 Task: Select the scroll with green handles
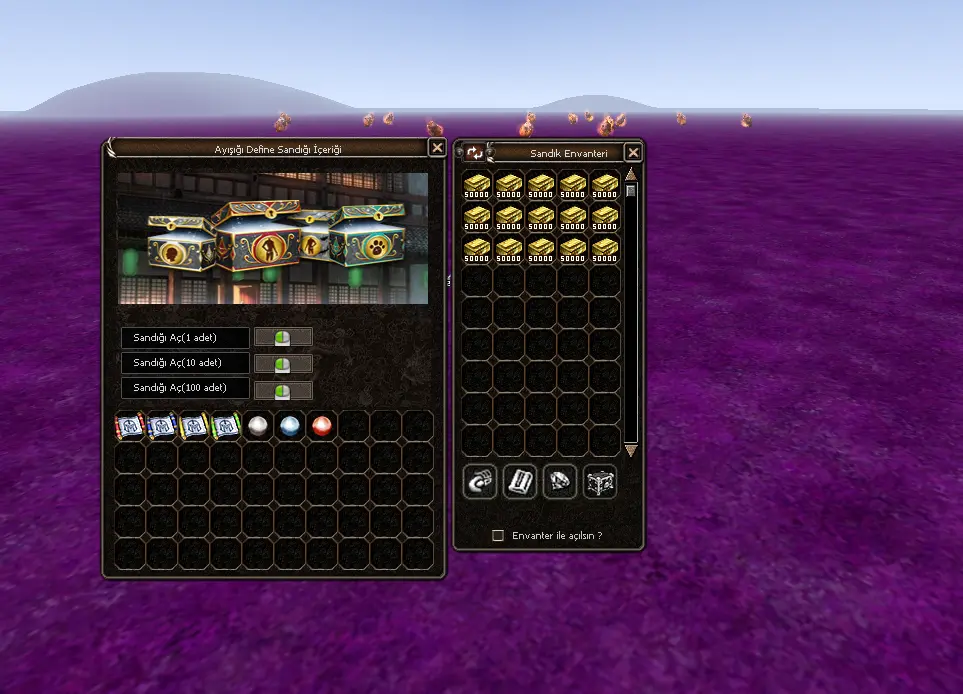pos(226,426)
